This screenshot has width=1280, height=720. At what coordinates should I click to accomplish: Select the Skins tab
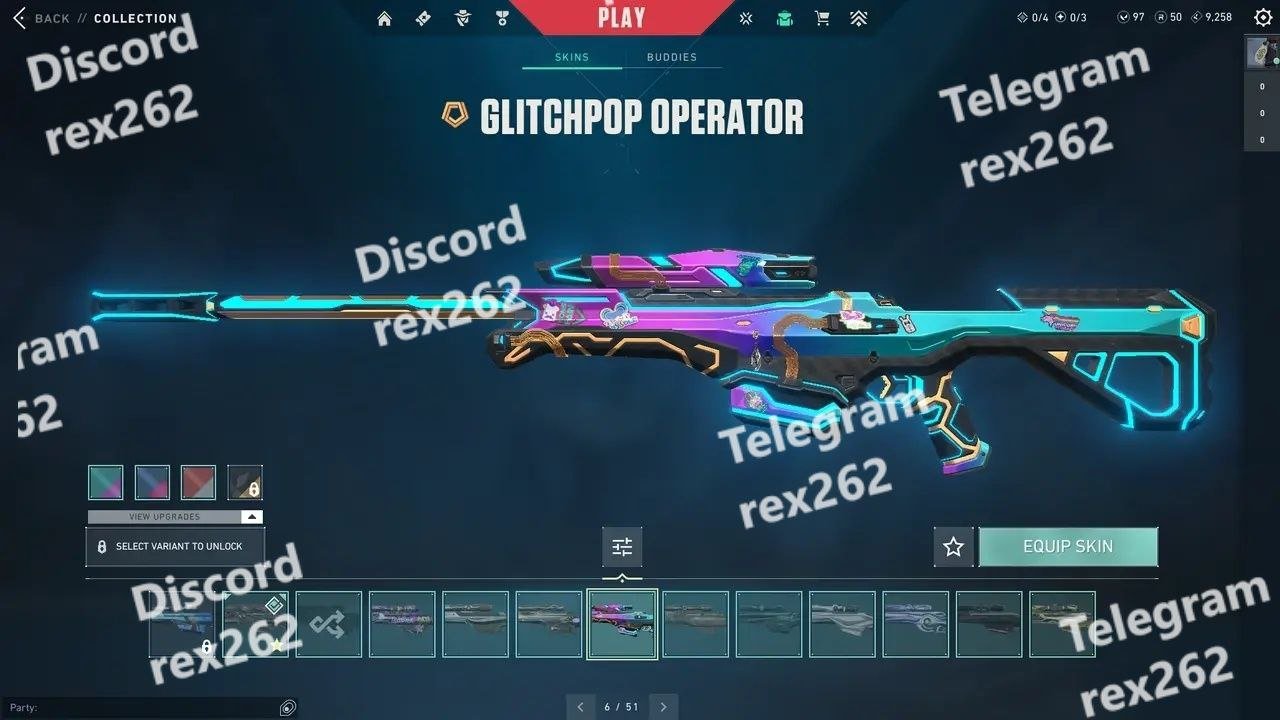[x=572, y=57]
